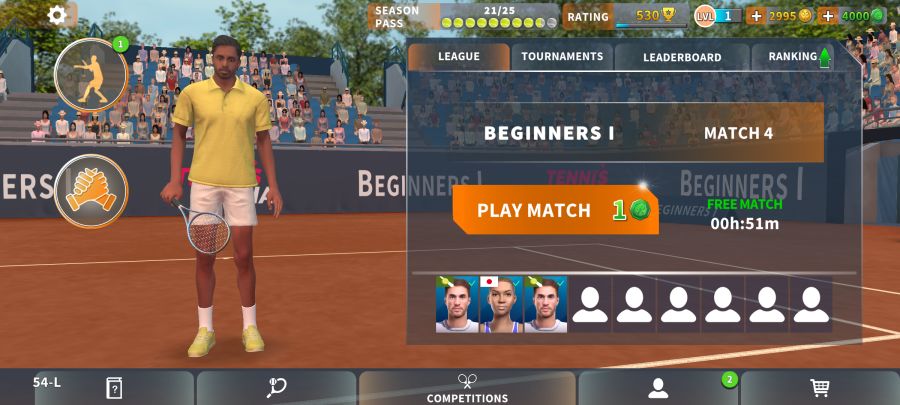This screenshot has width=900, height=405.
Task: Open the player profile section
Action: [x=658, y=388]
